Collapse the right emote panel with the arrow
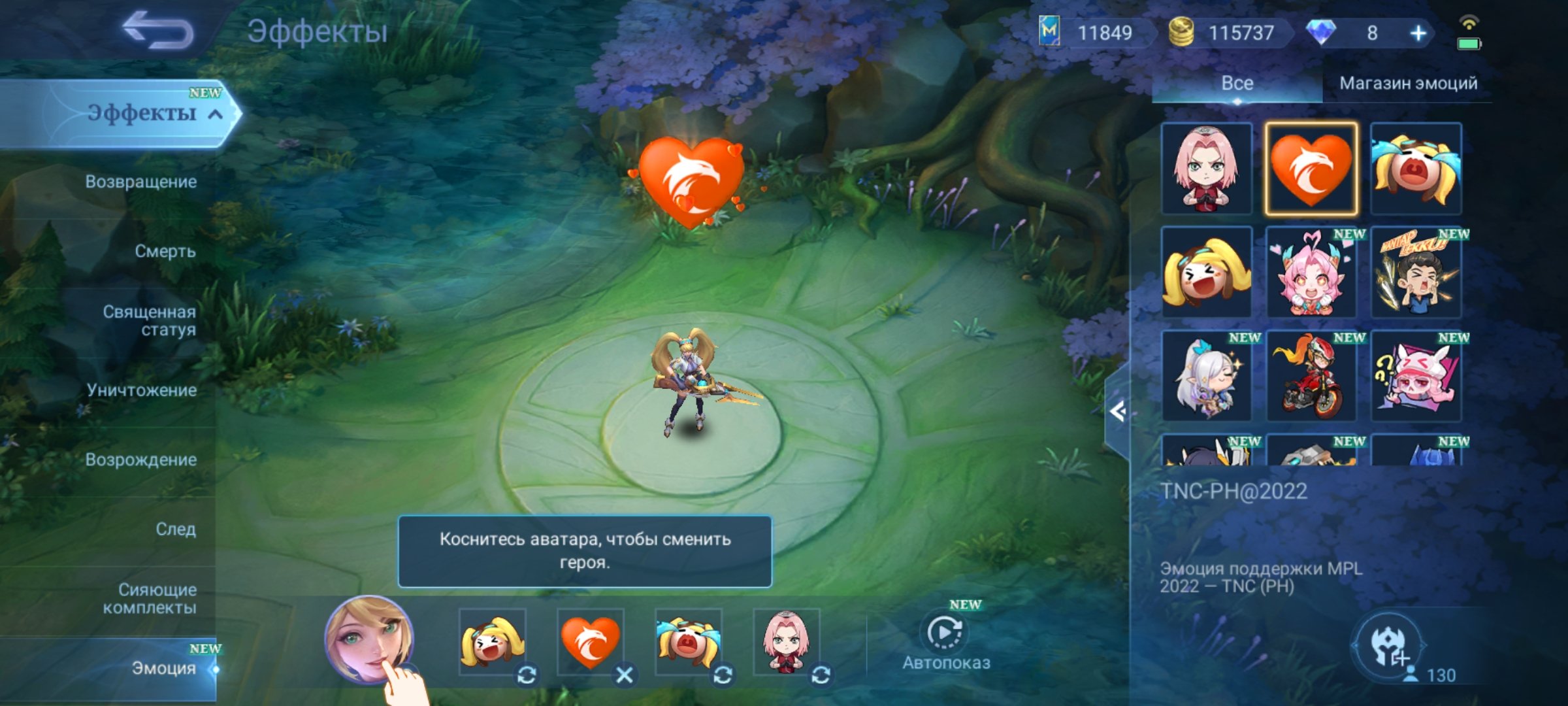Viewport: 1568px width, 706px height. click(x=1119, y=412)
